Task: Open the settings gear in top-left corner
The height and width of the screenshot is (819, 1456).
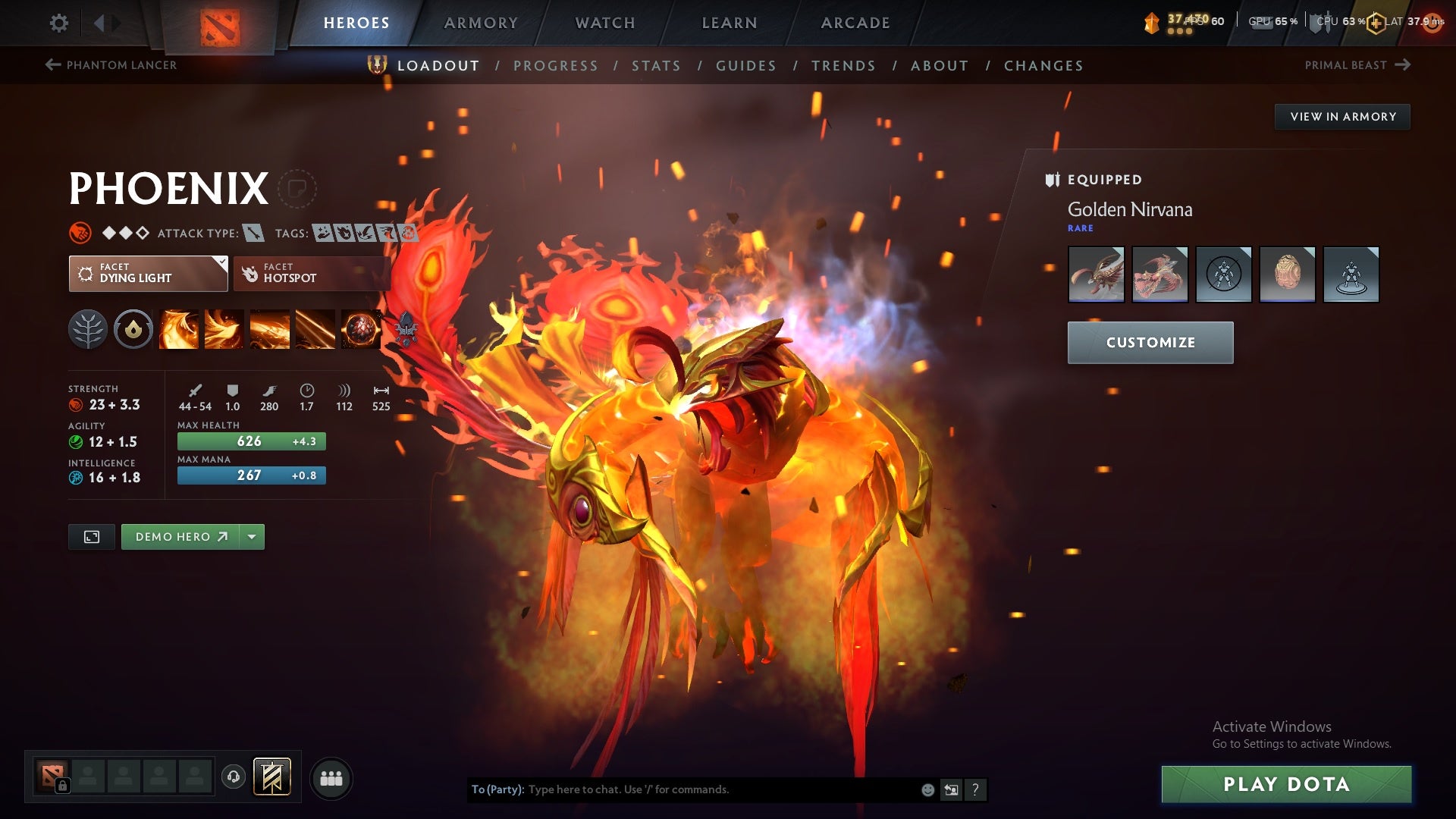Action: click(59, 23)
